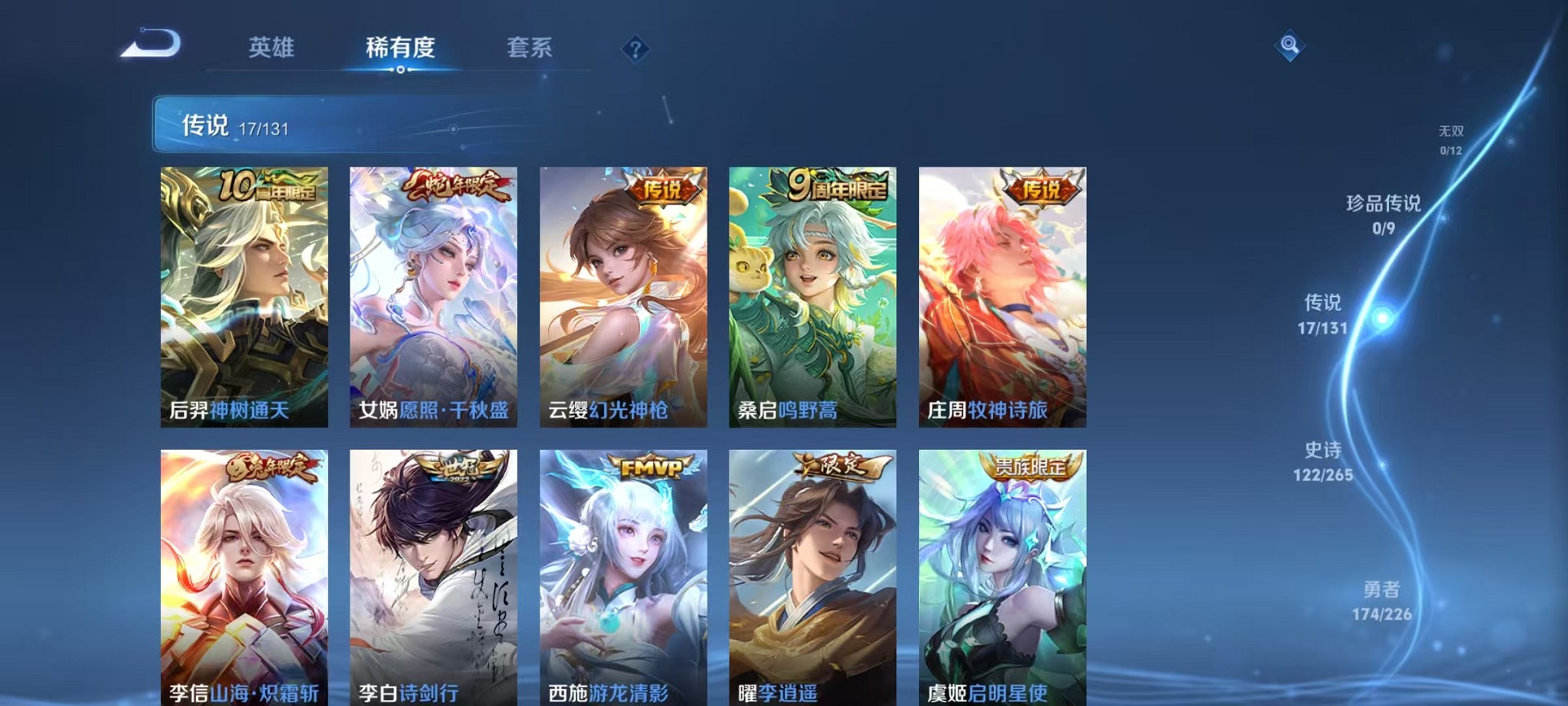This screenshot has height=706, width=1568.
Task: Select the 无双 rarity category on the right
Action: tap(1451, 138)
